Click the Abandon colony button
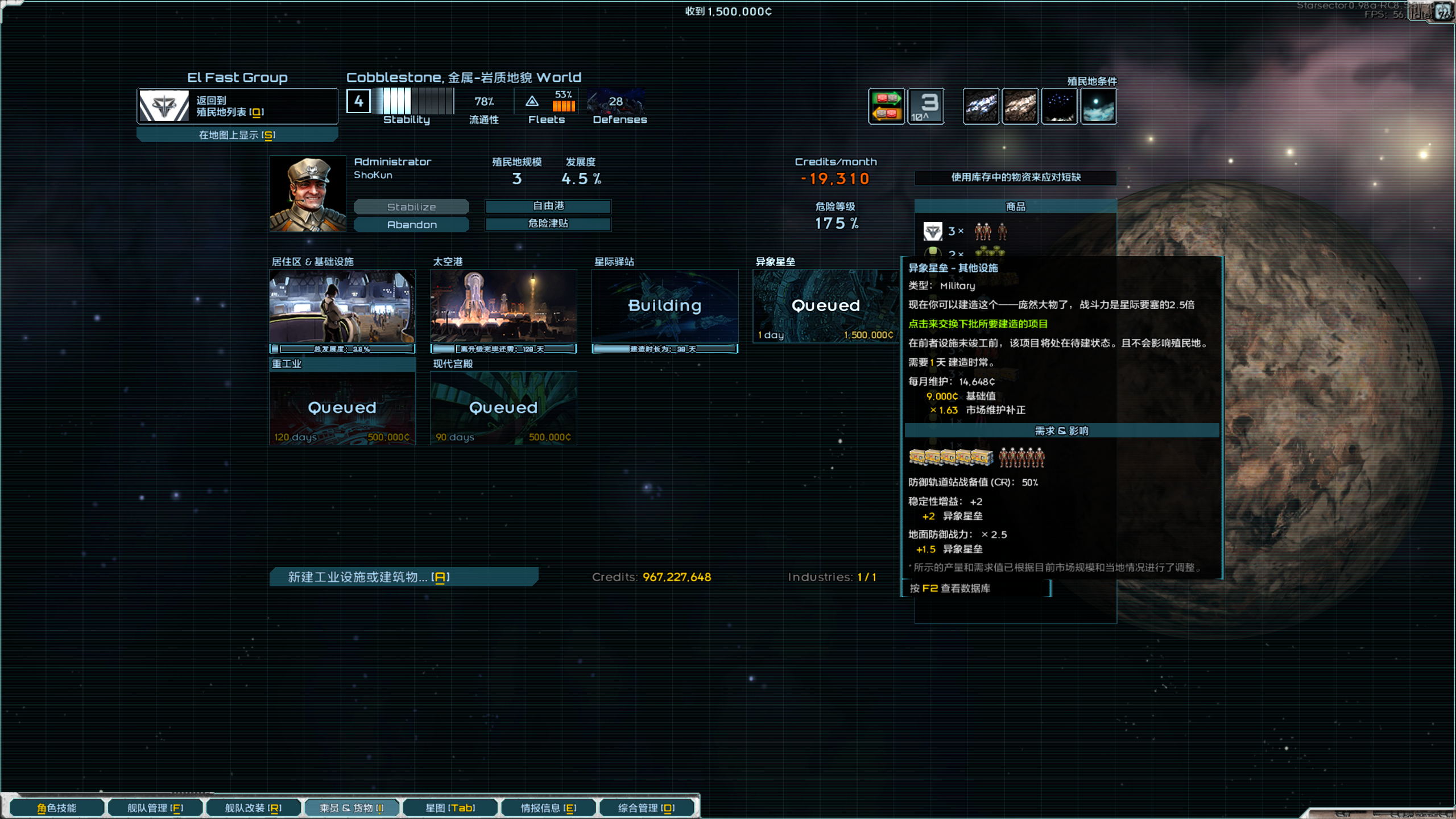 (x=412, y=225)
